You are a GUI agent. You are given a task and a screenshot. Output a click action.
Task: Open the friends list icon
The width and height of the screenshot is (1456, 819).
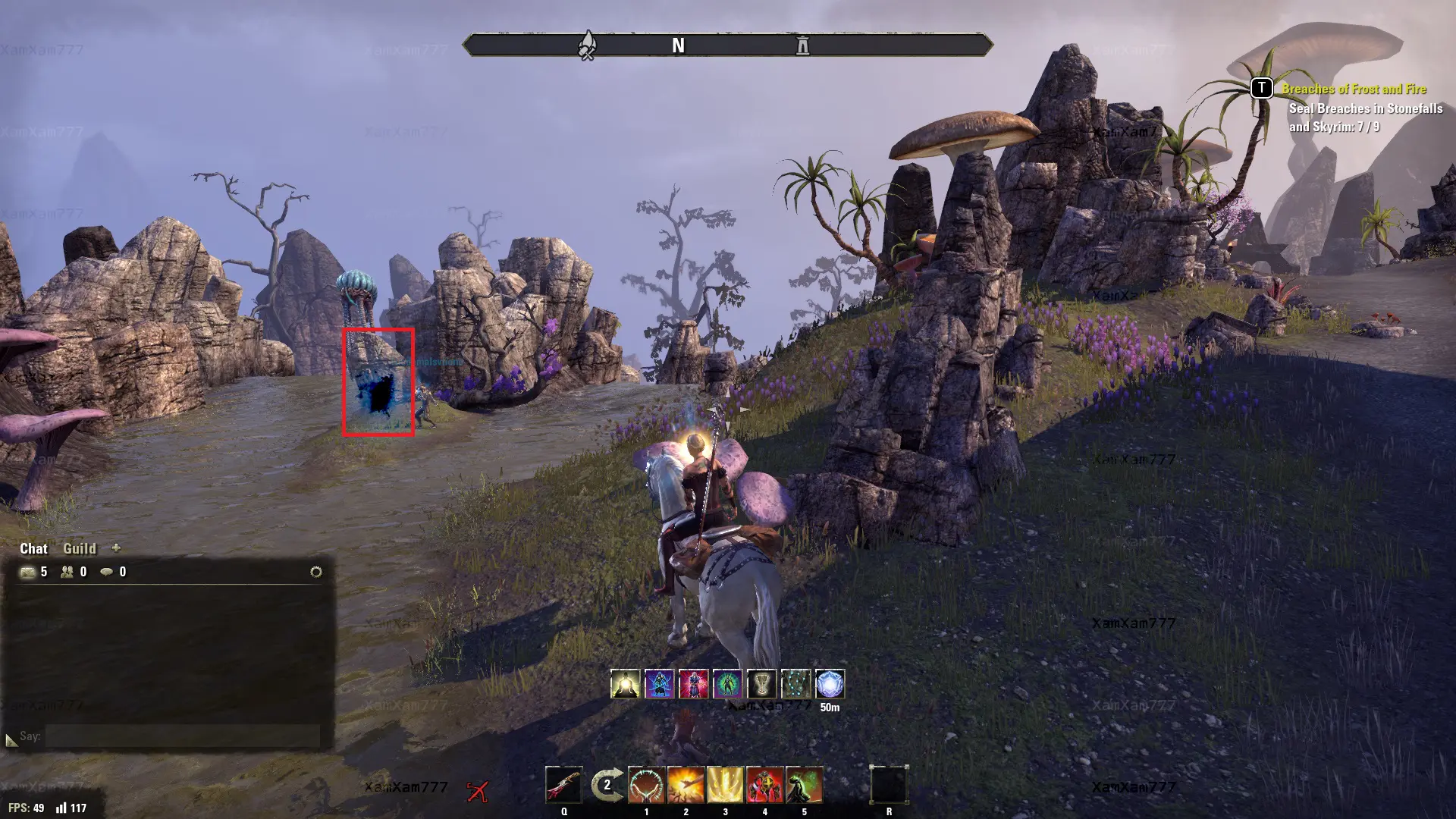[67, 572]
